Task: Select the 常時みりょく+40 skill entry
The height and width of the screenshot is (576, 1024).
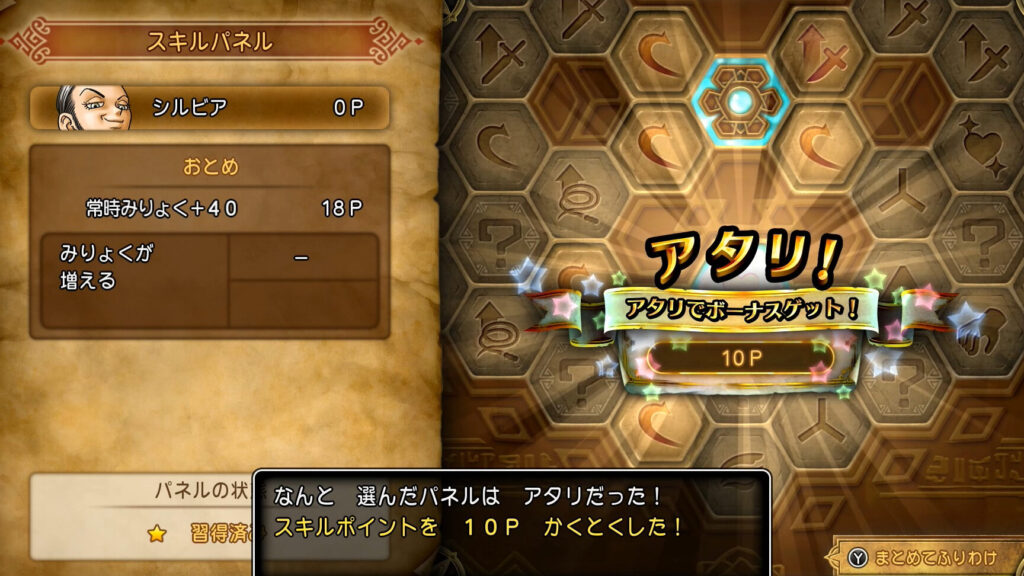Action: [x=209, y=209]
